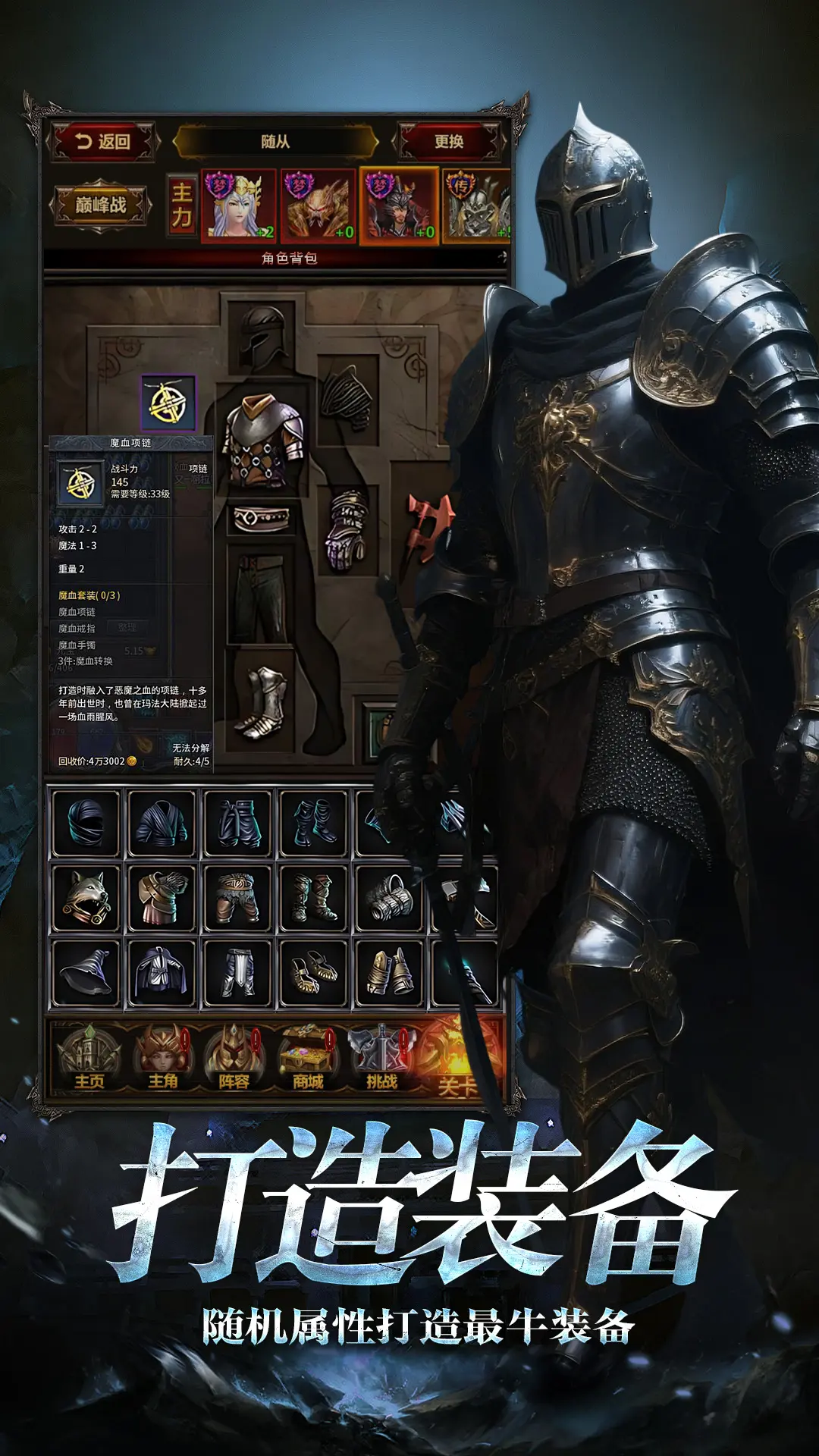Select the equipped helmet slot
The image size is (819, 1456).
pos(262,334)
